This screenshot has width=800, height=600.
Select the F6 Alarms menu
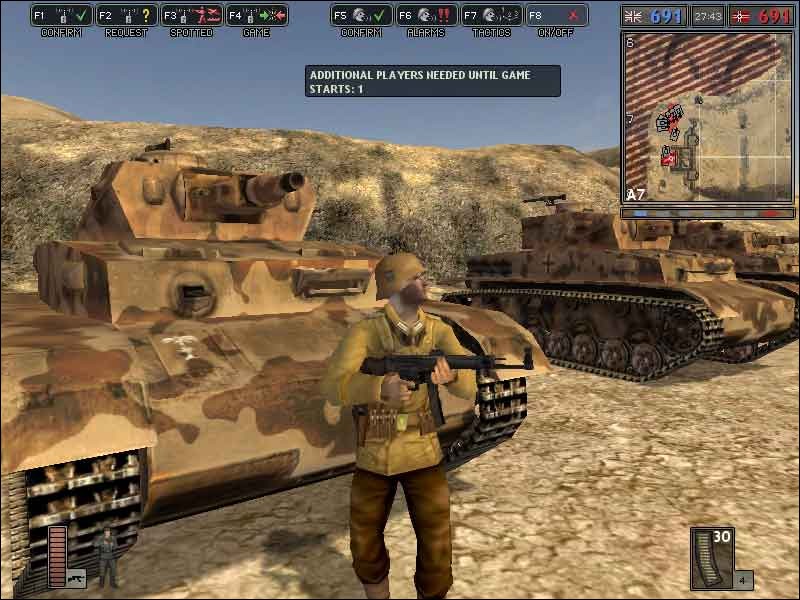[x=426, y=16]
